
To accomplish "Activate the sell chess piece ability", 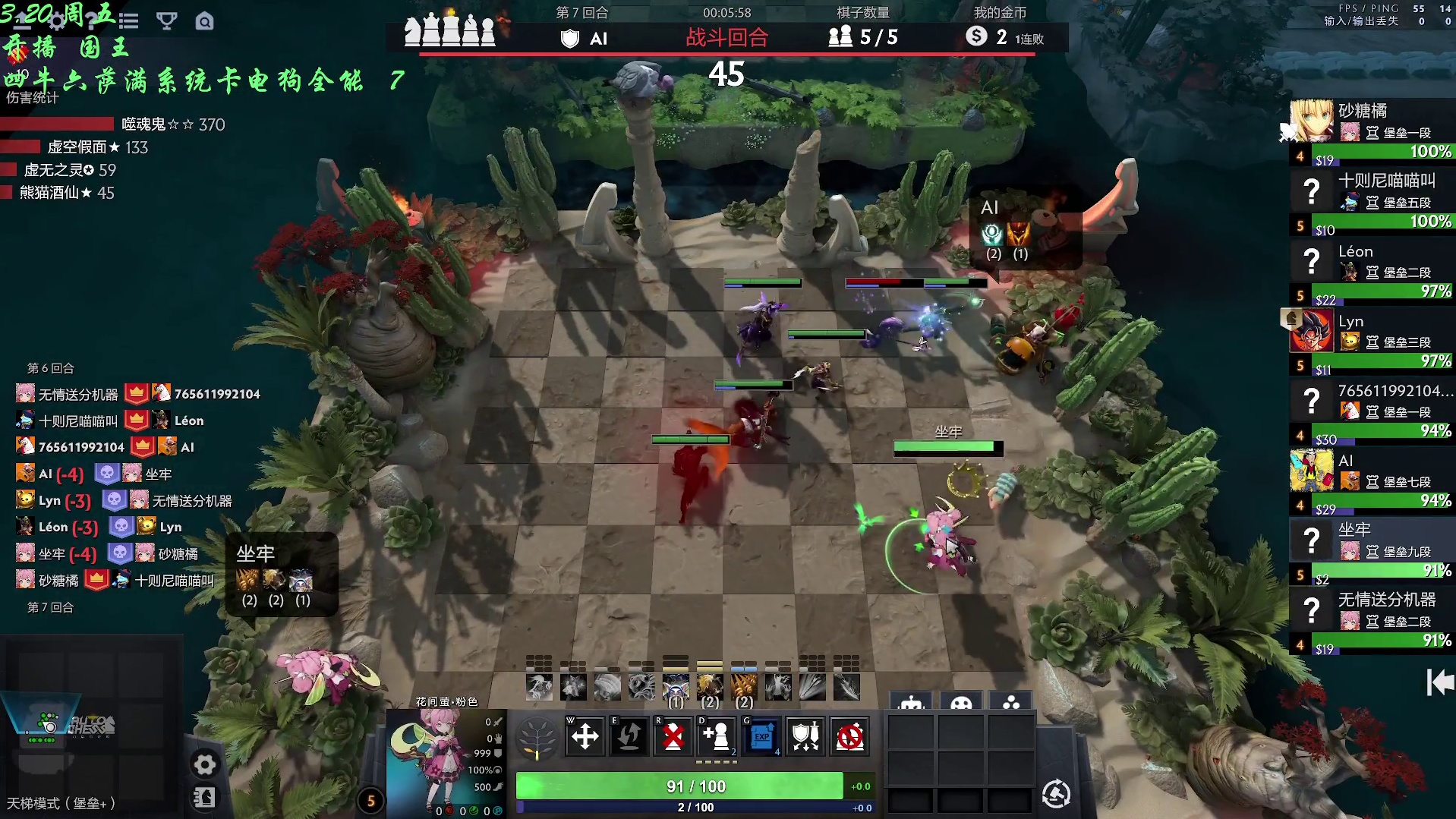I will pos(673,736).
